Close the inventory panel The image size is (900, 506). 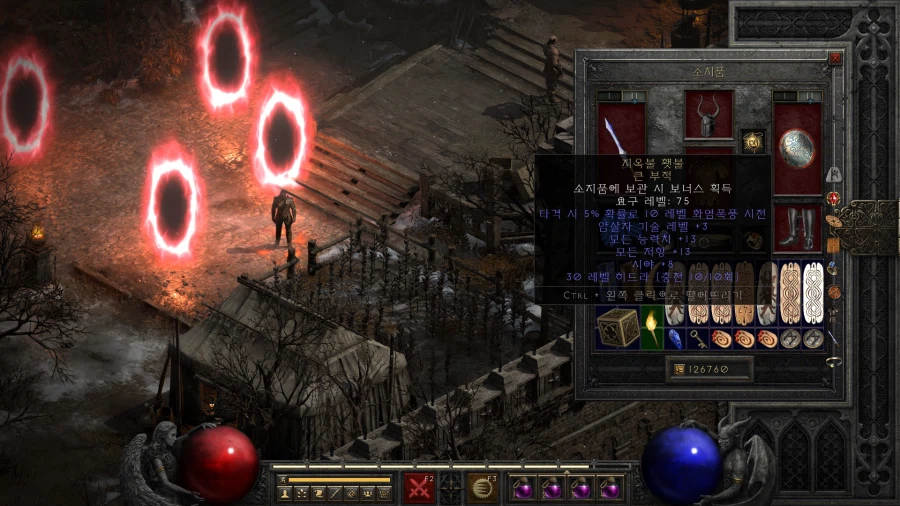pyautogui.click(x=835, y=59)
